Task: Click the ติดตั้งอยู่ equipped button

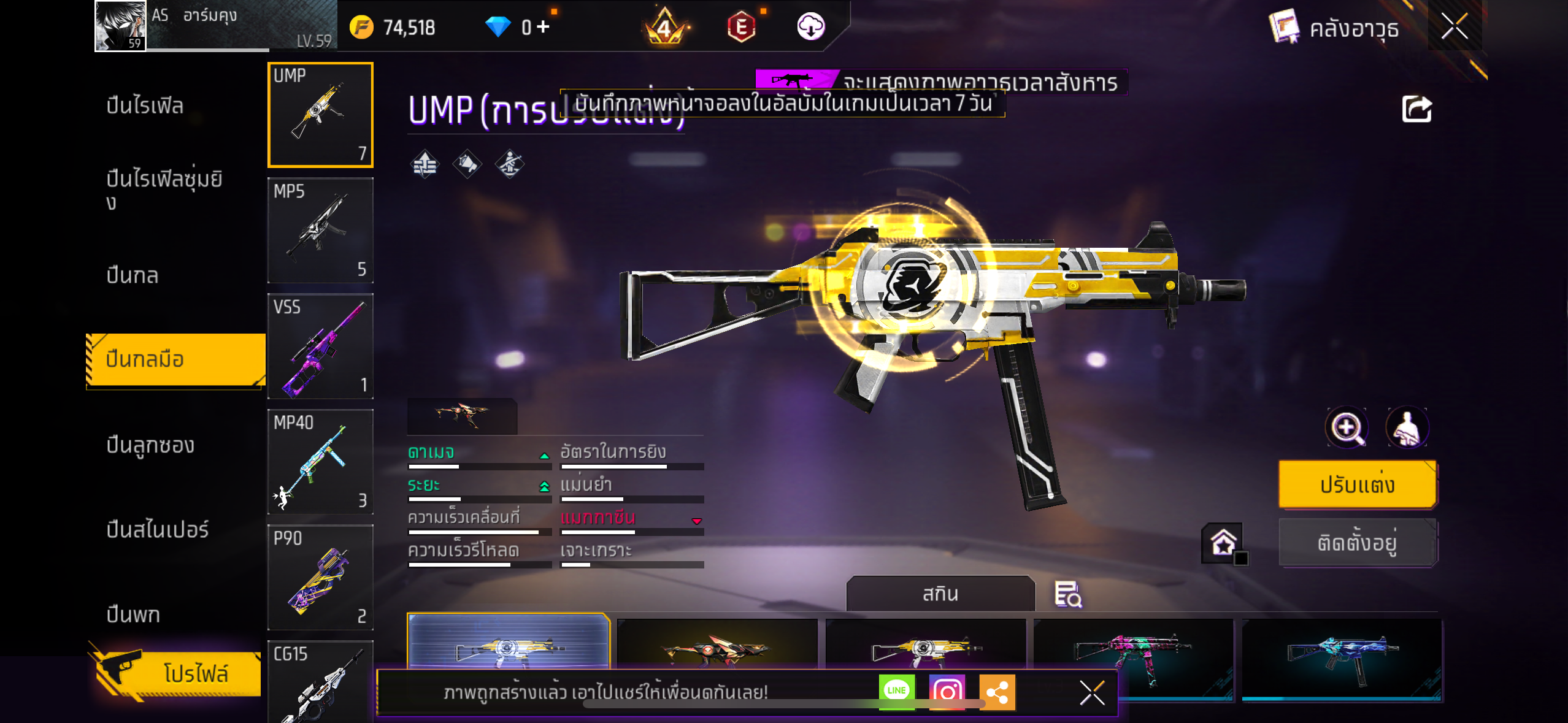Action: tap(1357, 543)
